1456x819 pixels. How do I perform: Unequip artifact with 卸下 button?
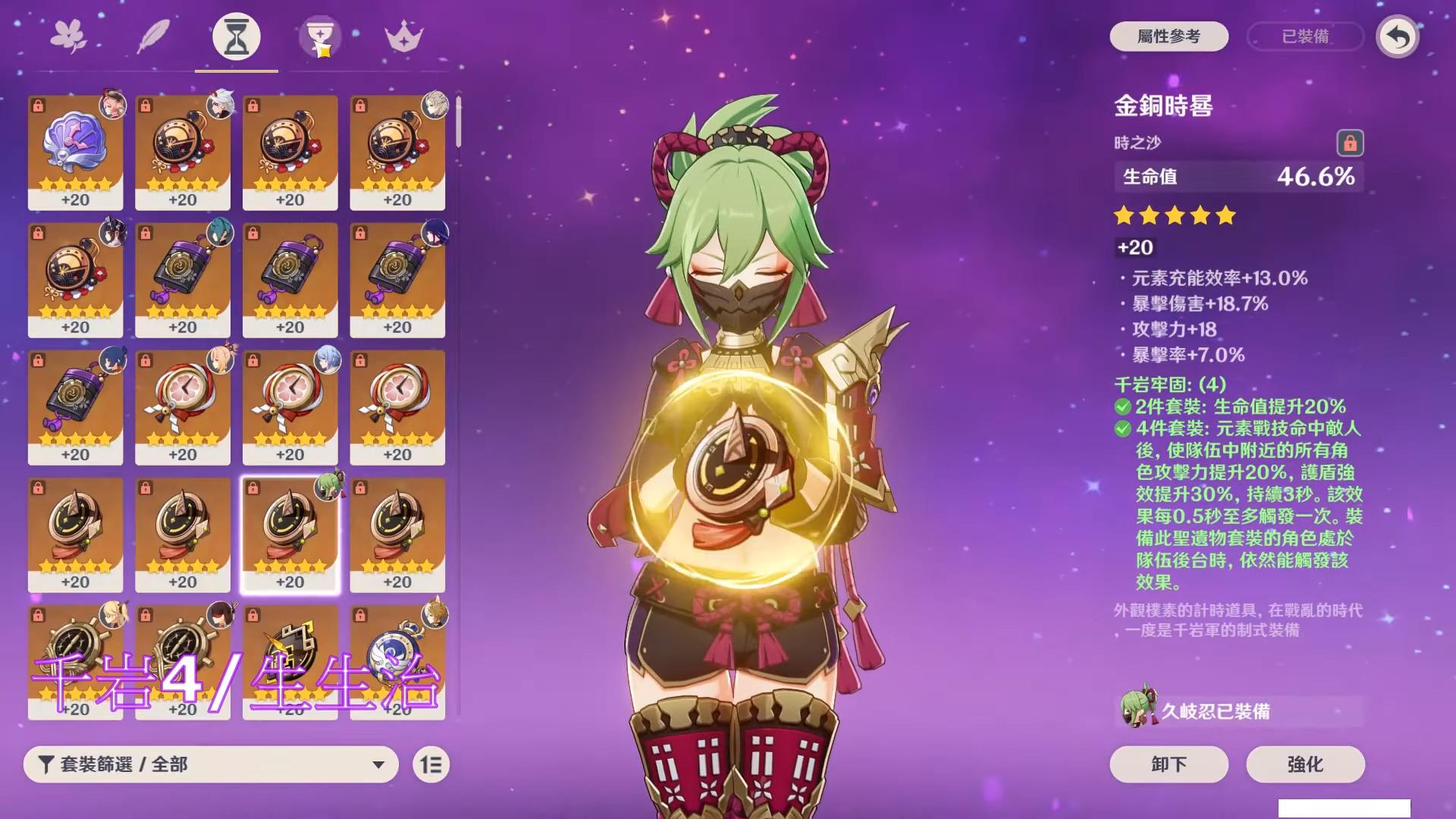(1169, 764)
